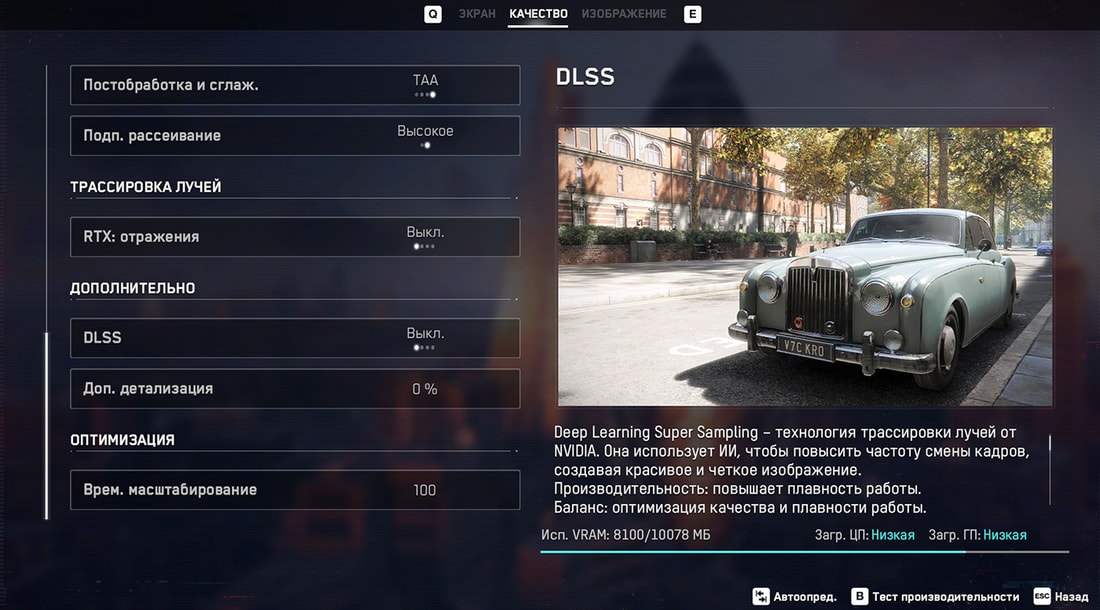Image resolution: width=1100 pixels, height=610 pixels.
Task: Click the DLSS preview car image
Action: [805, 266]
